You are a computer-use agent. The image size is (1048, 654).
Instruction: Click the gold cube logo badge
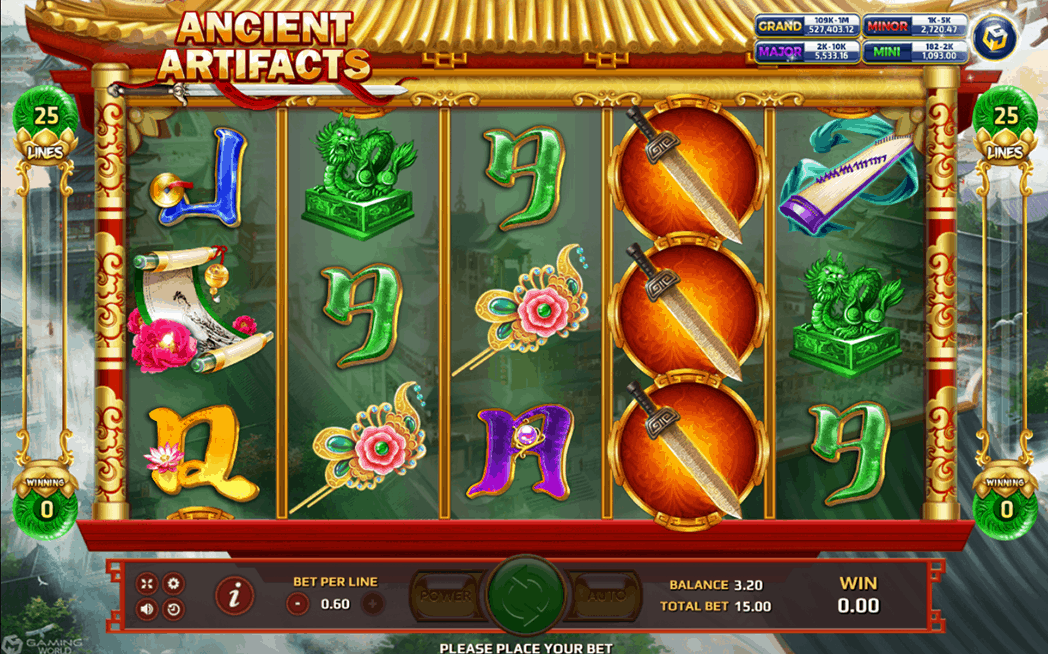pos(995,37)
